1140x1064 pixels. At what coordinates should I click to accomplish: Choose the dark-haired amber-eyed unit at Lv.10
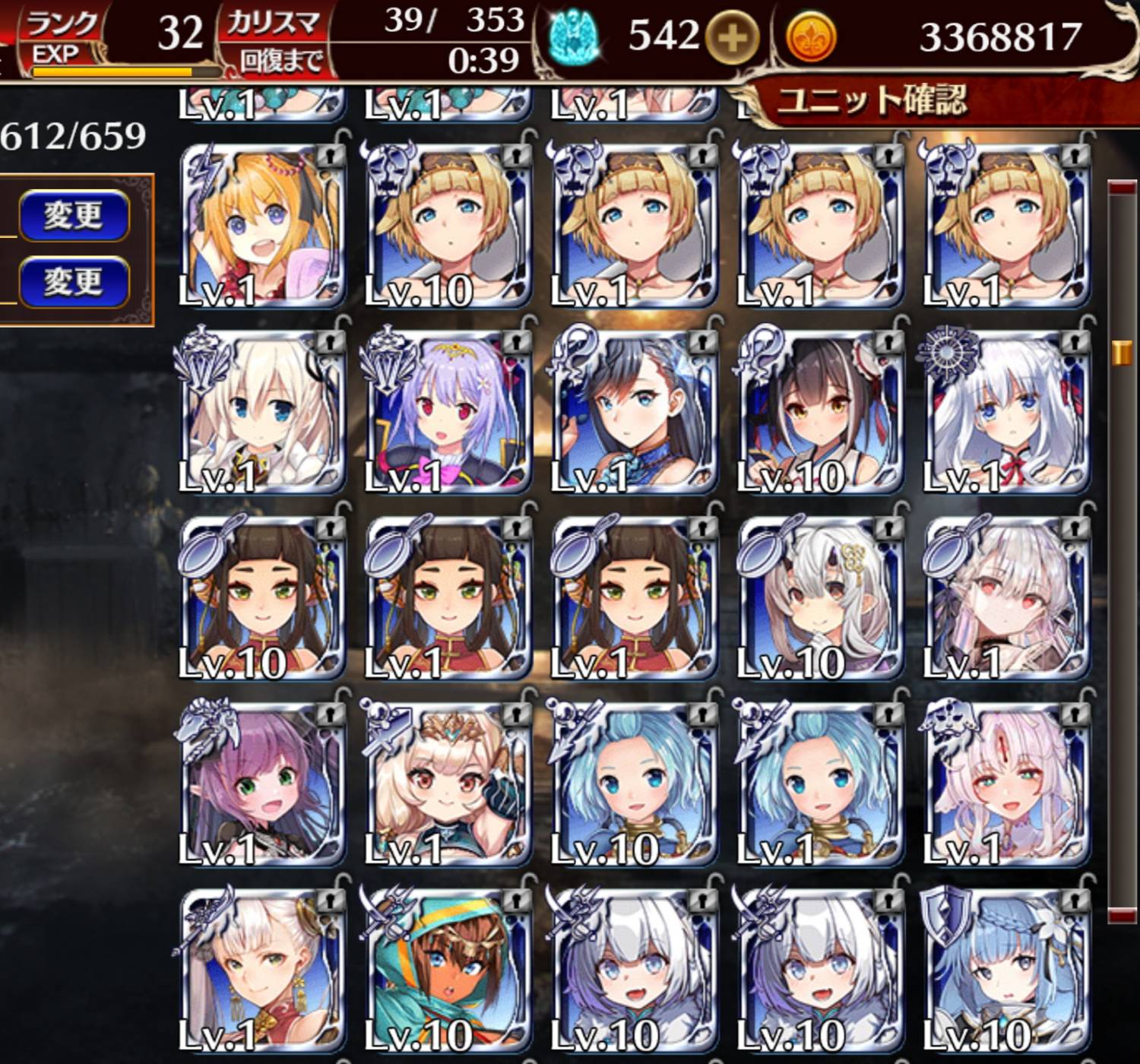pos(821,412)
